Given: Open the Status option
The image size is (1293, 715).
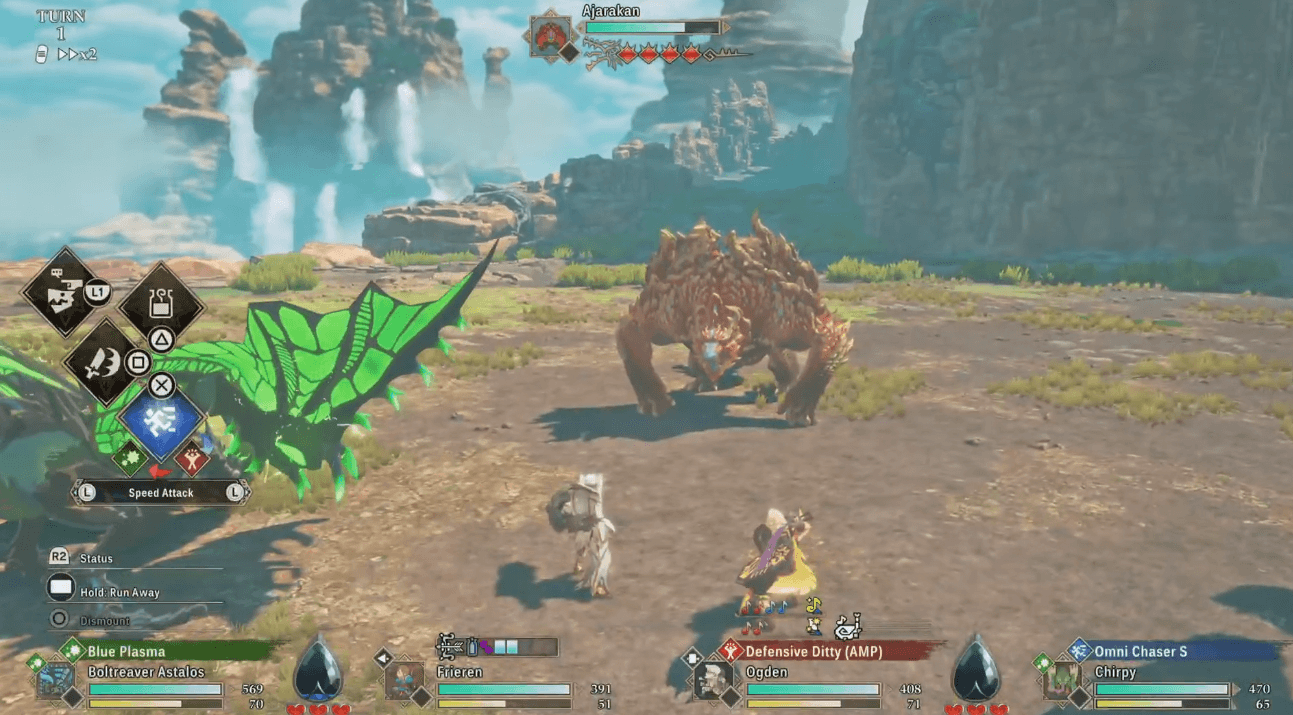Looking at the screenshot, I should pos(96,558).
